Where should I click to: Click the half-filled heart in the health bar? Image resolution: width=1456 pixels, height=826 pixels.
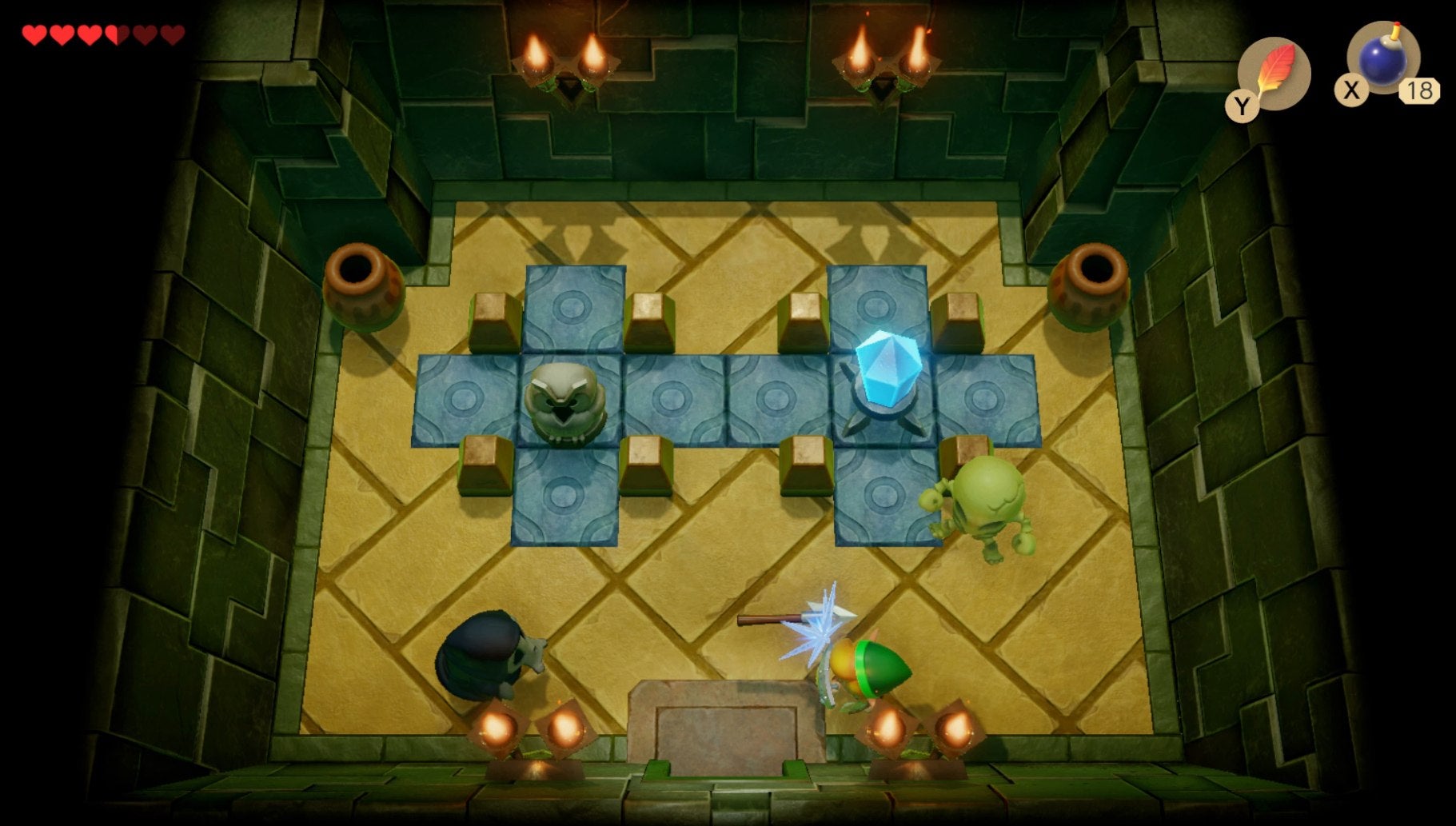[x=115, y=34]
